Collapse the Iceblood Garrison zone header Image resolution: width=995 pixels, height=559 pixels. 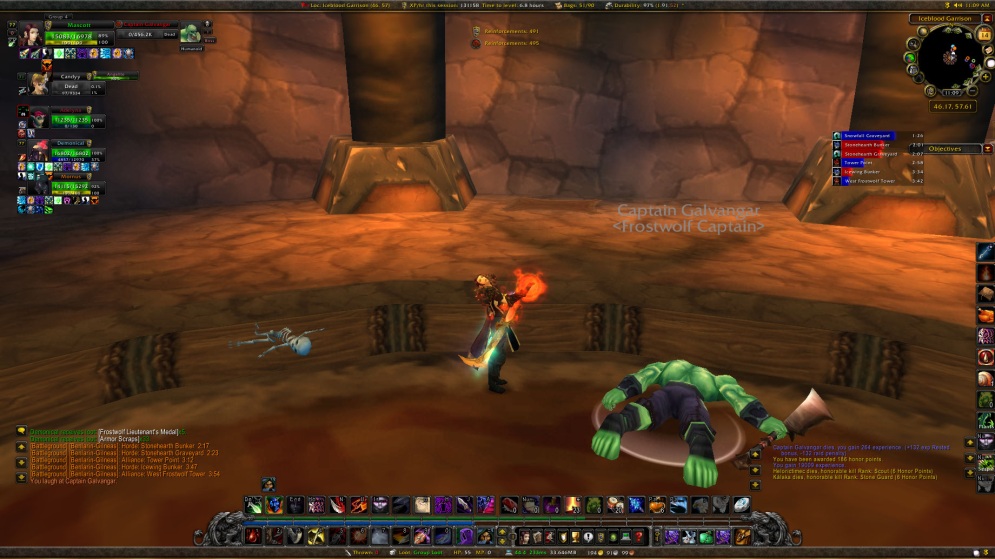(988, 18)
